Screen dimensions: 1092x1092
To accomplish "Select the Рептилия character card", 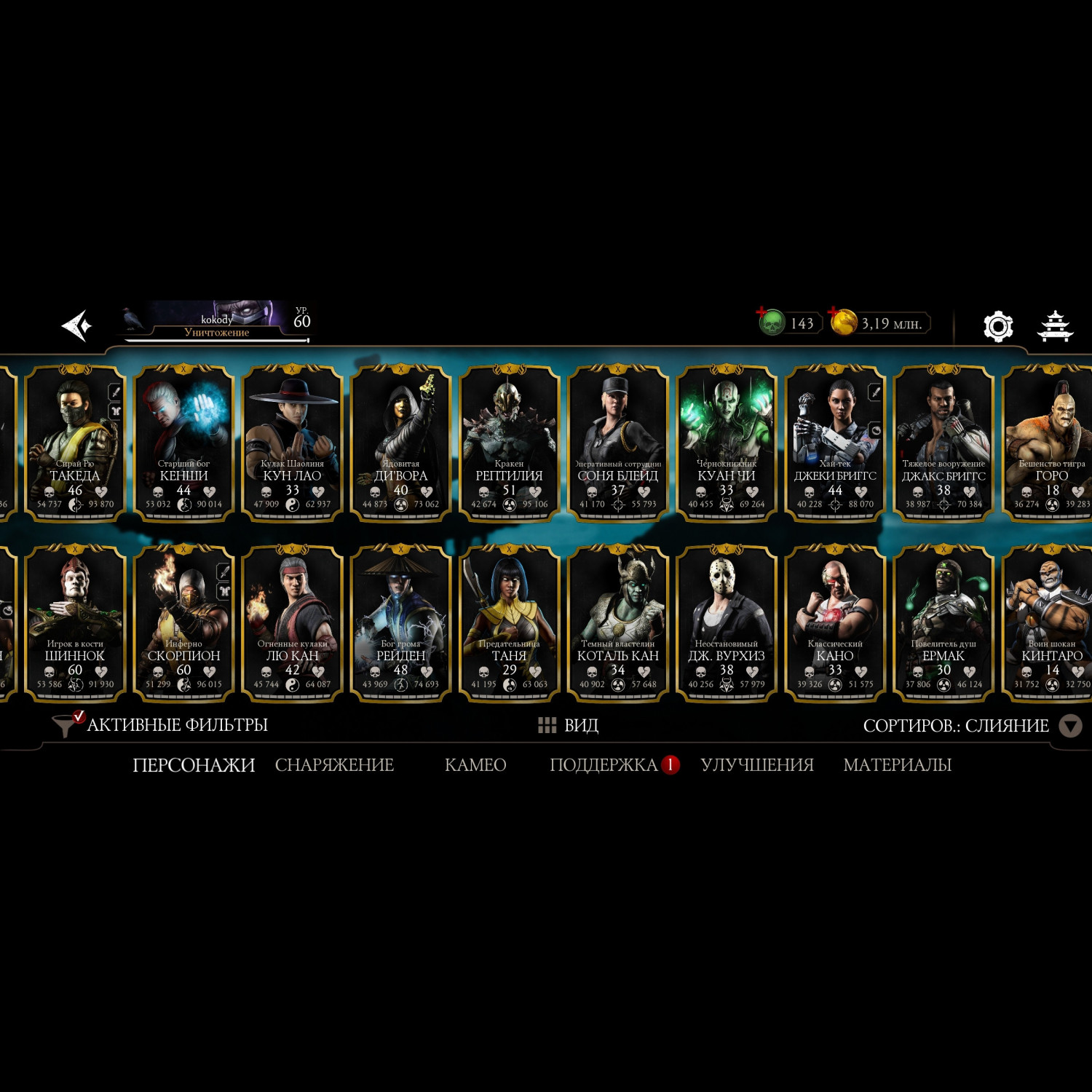I will coord(509,443).
